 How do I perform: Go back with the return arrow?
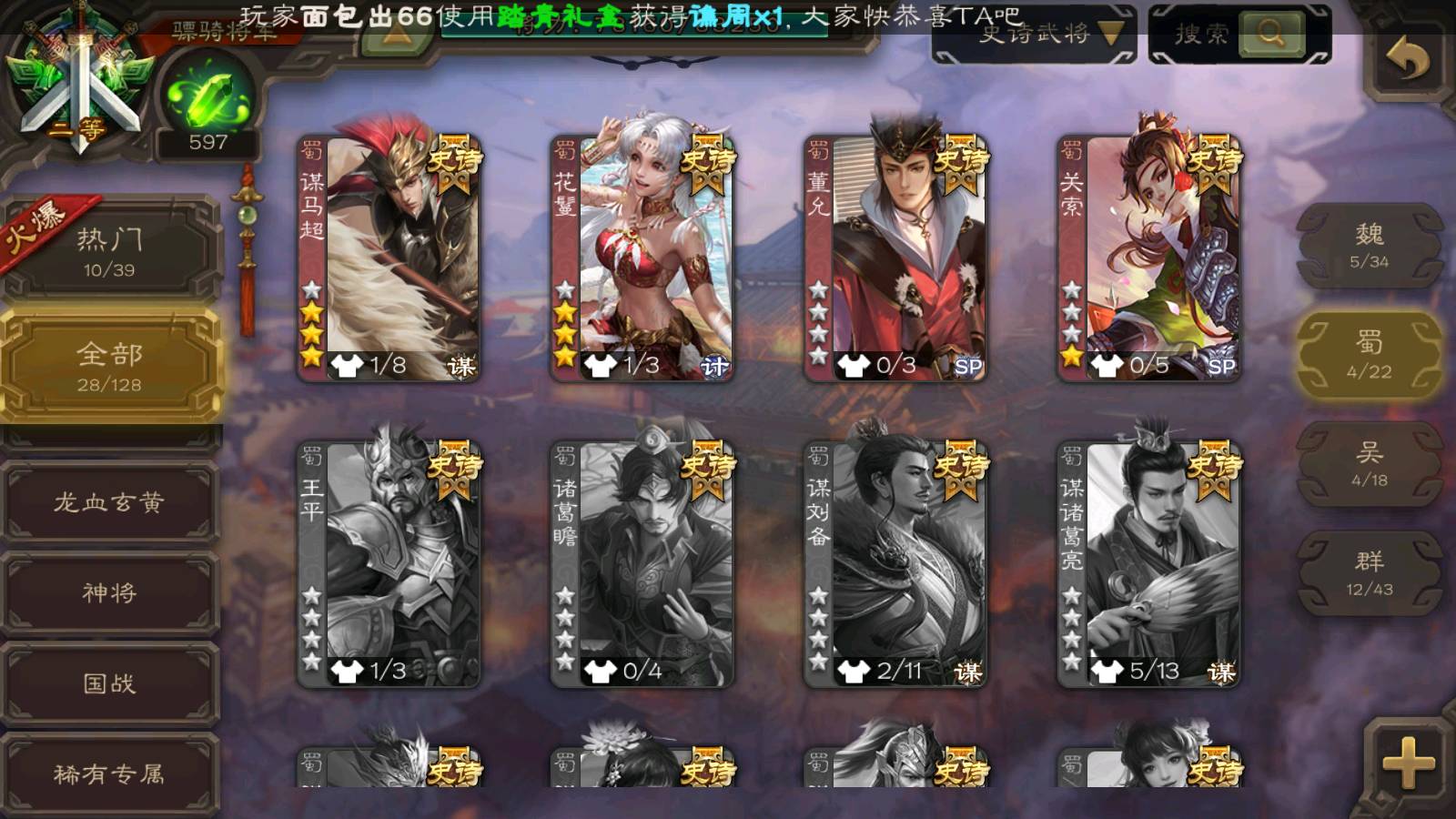[x=1407, y=60]
